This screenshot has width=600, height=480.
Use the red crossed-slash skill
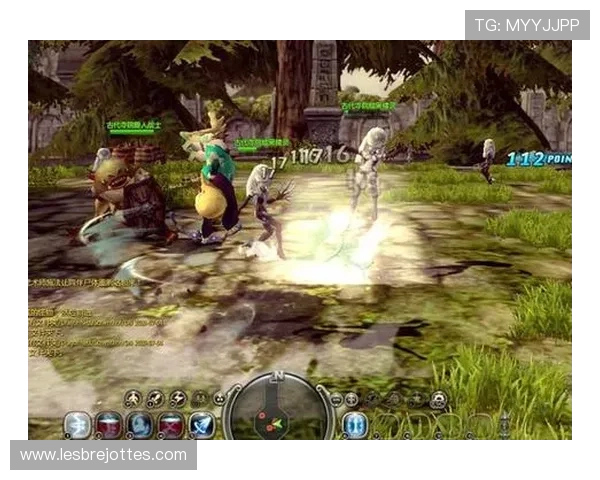tap(171, 425)
